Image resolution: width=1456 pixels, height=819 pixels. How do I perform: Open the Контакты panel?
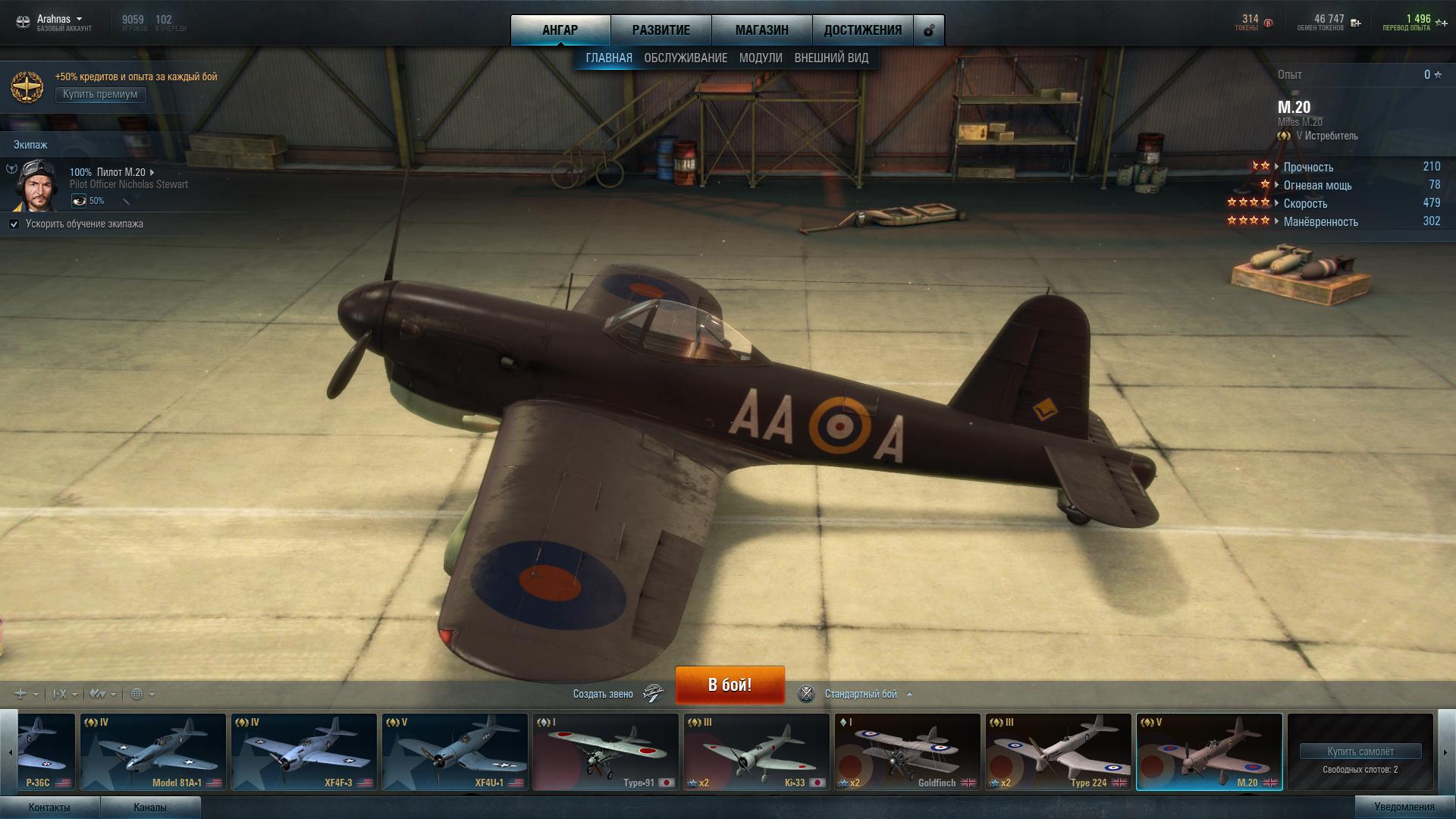pos(49,807)
